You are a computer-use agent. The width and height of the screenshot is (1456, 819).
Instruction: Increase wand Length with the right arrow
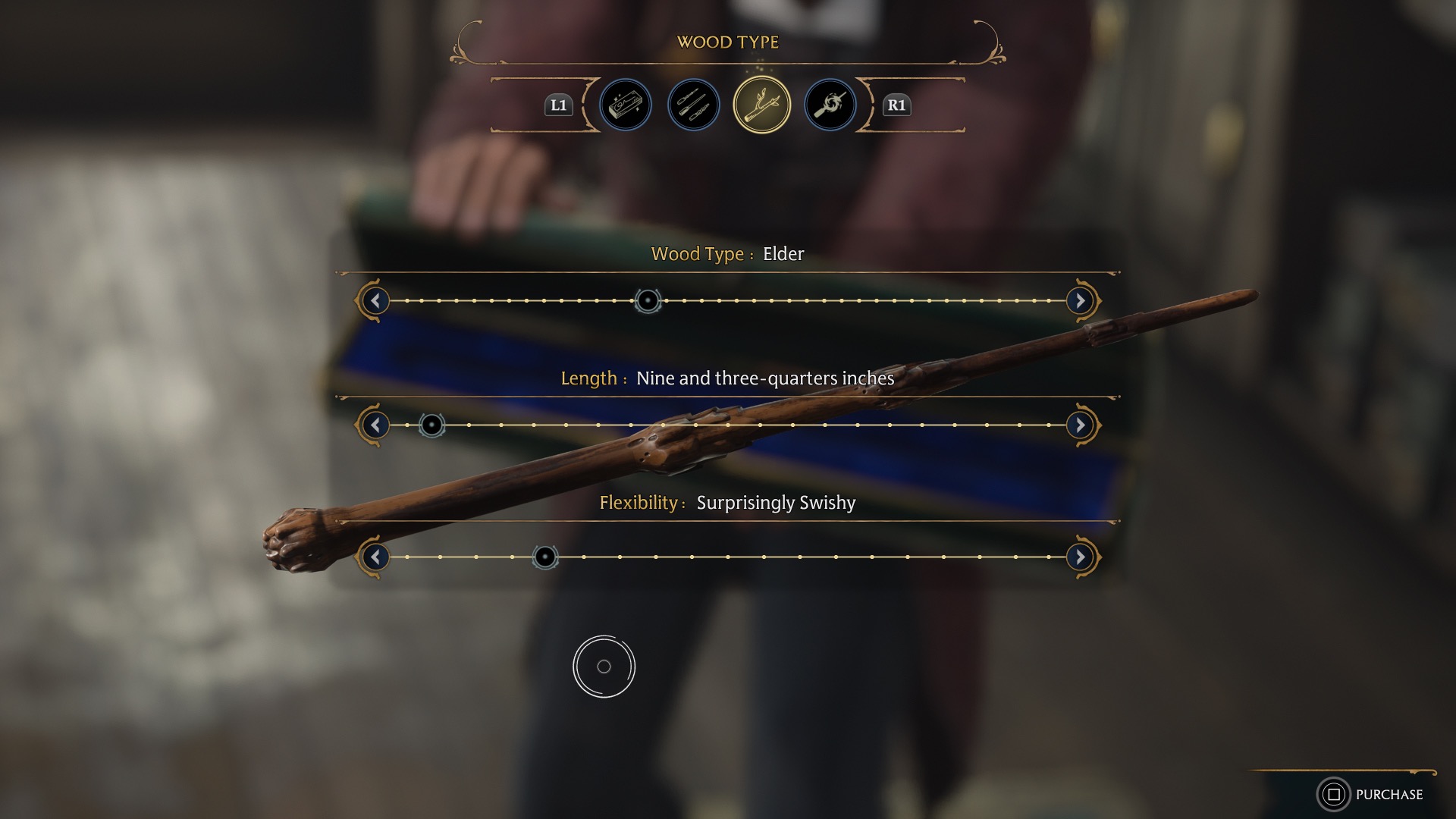1080,425
